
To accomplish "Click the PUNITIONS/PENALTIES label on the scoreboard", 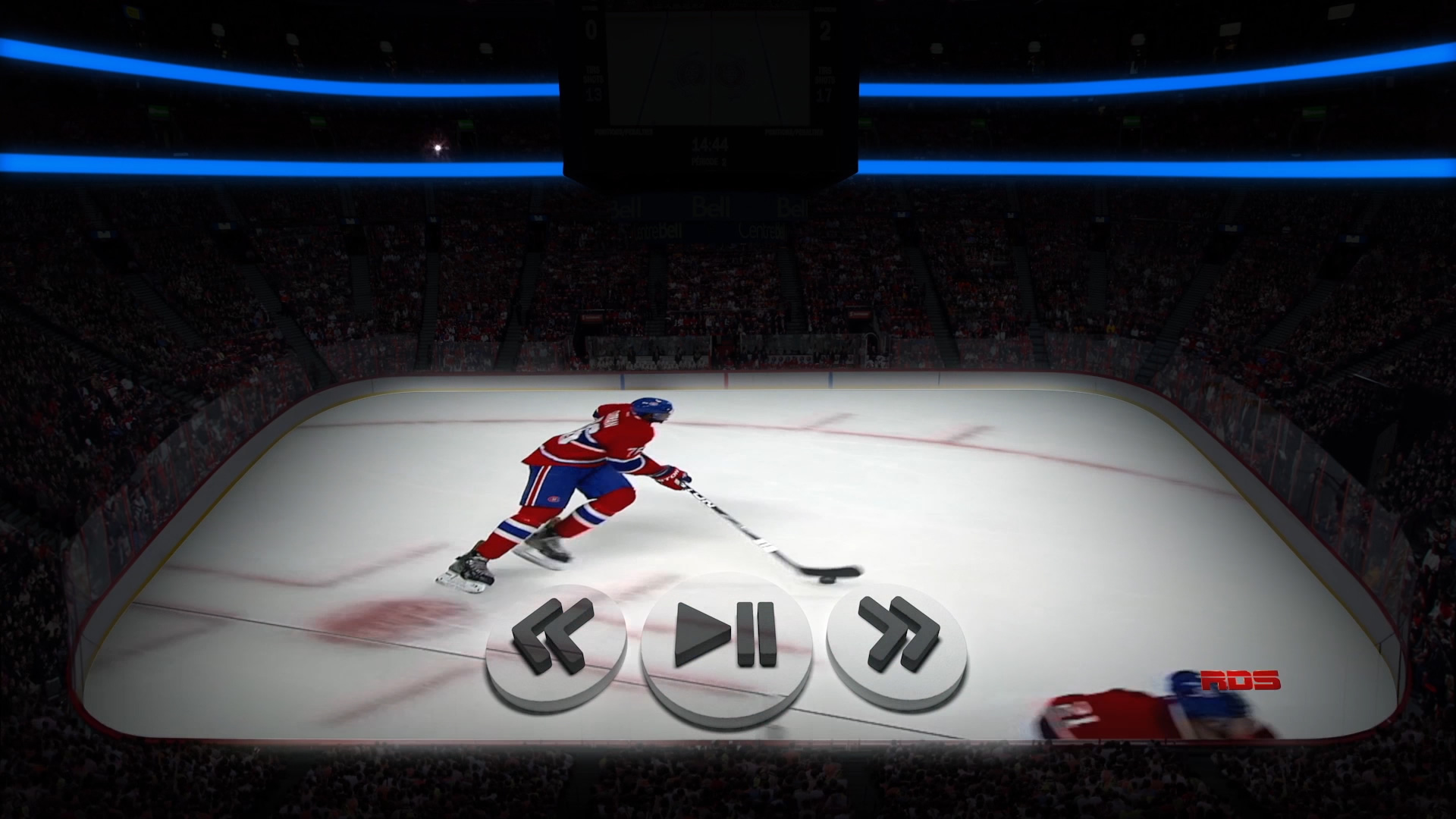I will point(623,133).
